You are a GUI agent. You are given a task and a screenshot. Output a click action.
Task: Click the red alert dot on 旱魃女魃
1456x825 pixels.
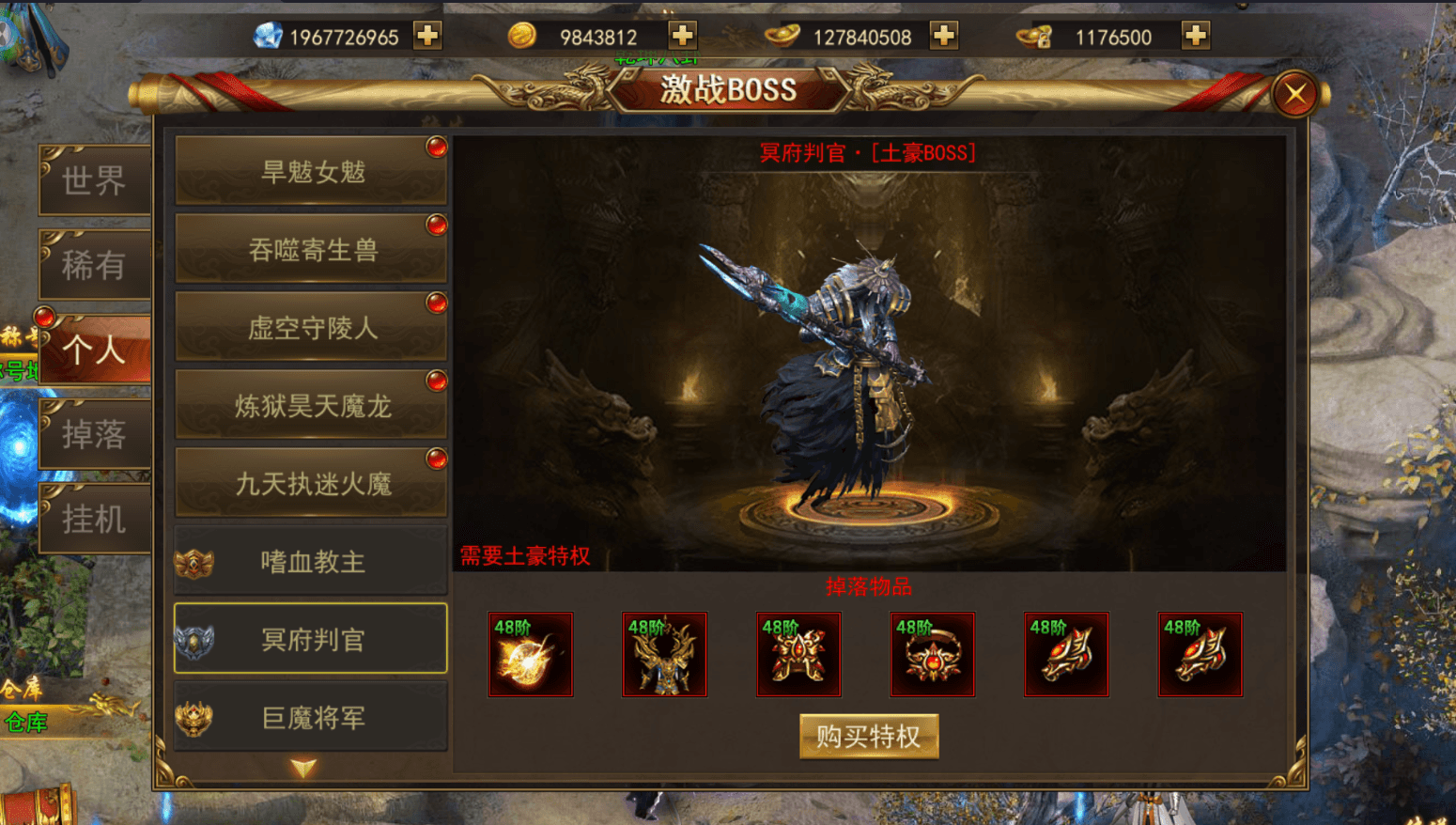(434, 148)
